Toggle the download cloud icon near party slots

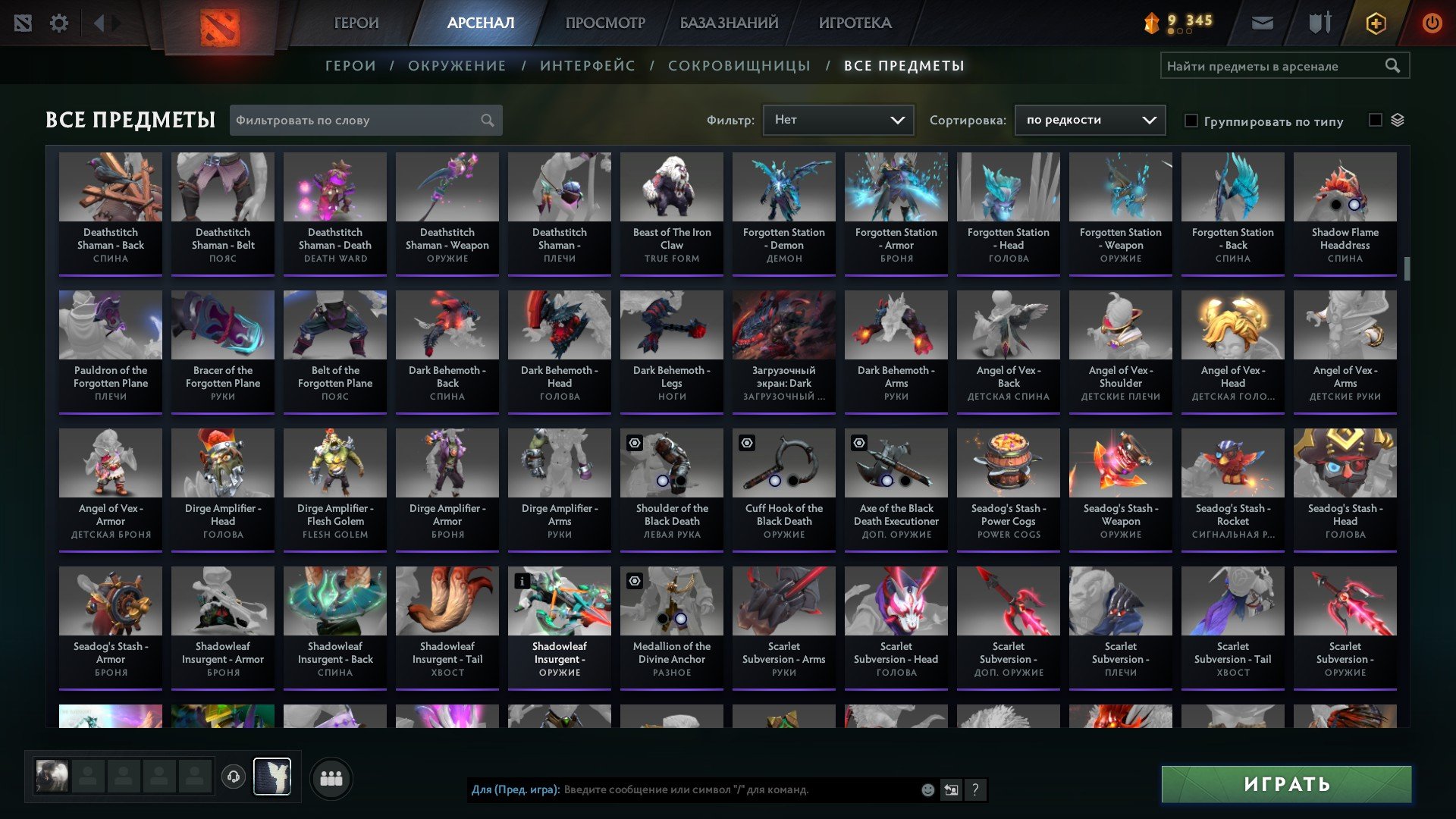click(x=233, y=777)
